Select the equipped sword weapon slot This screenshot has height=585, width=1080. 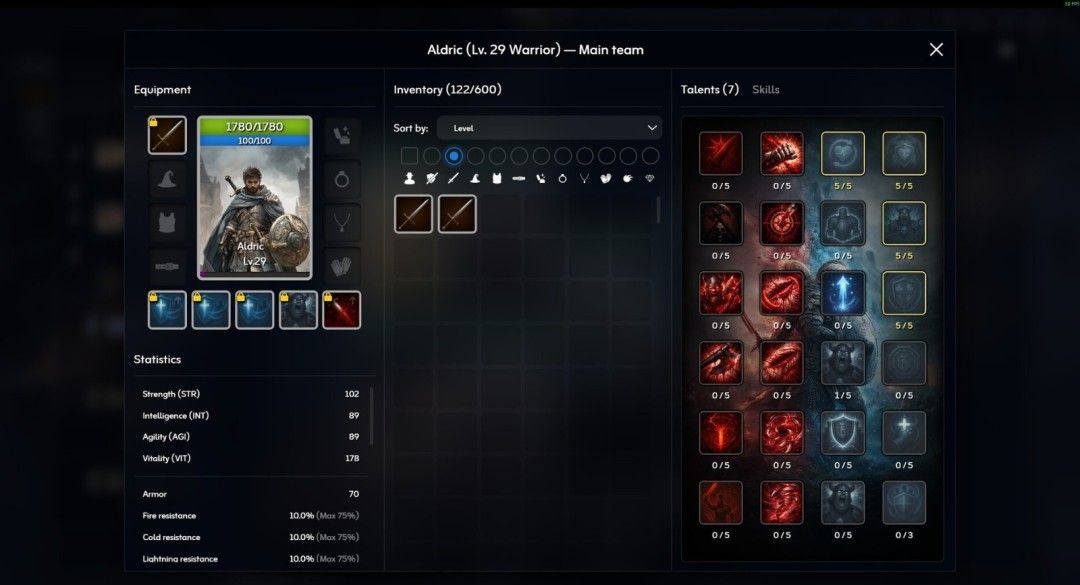(167, 135)
